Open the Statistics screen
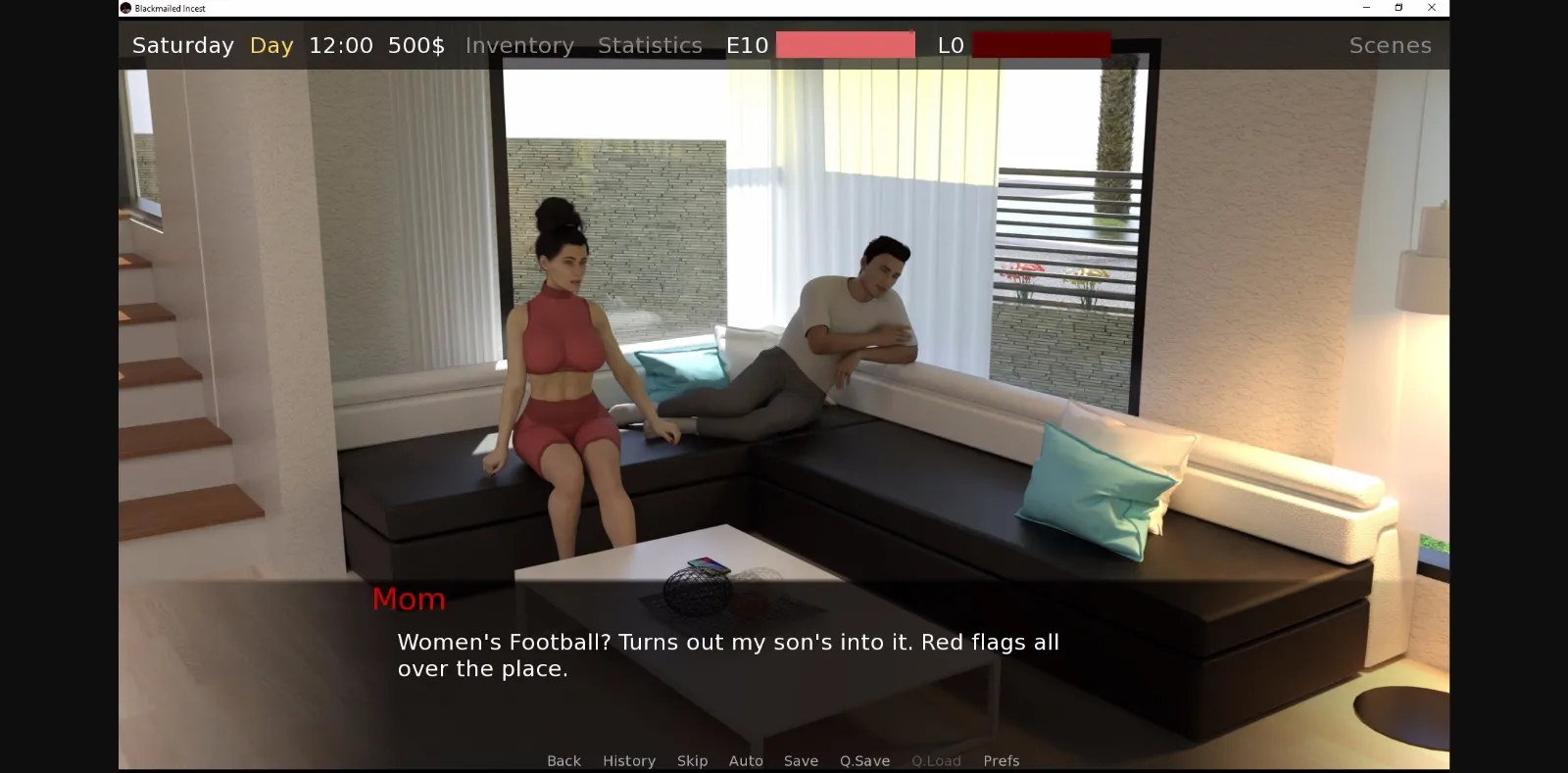1568x773 pixels. [649, 45]
